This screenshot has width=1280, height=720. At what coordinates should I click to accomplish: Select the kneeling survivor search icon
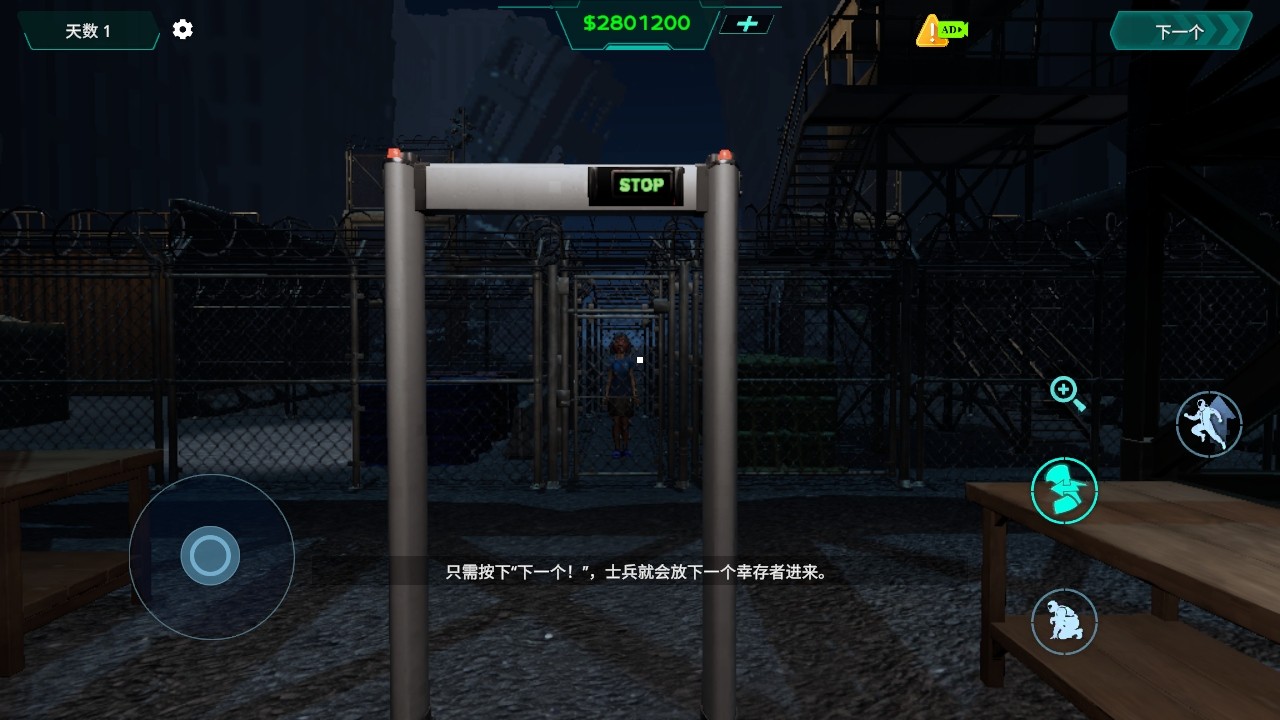pos(1063,622)
